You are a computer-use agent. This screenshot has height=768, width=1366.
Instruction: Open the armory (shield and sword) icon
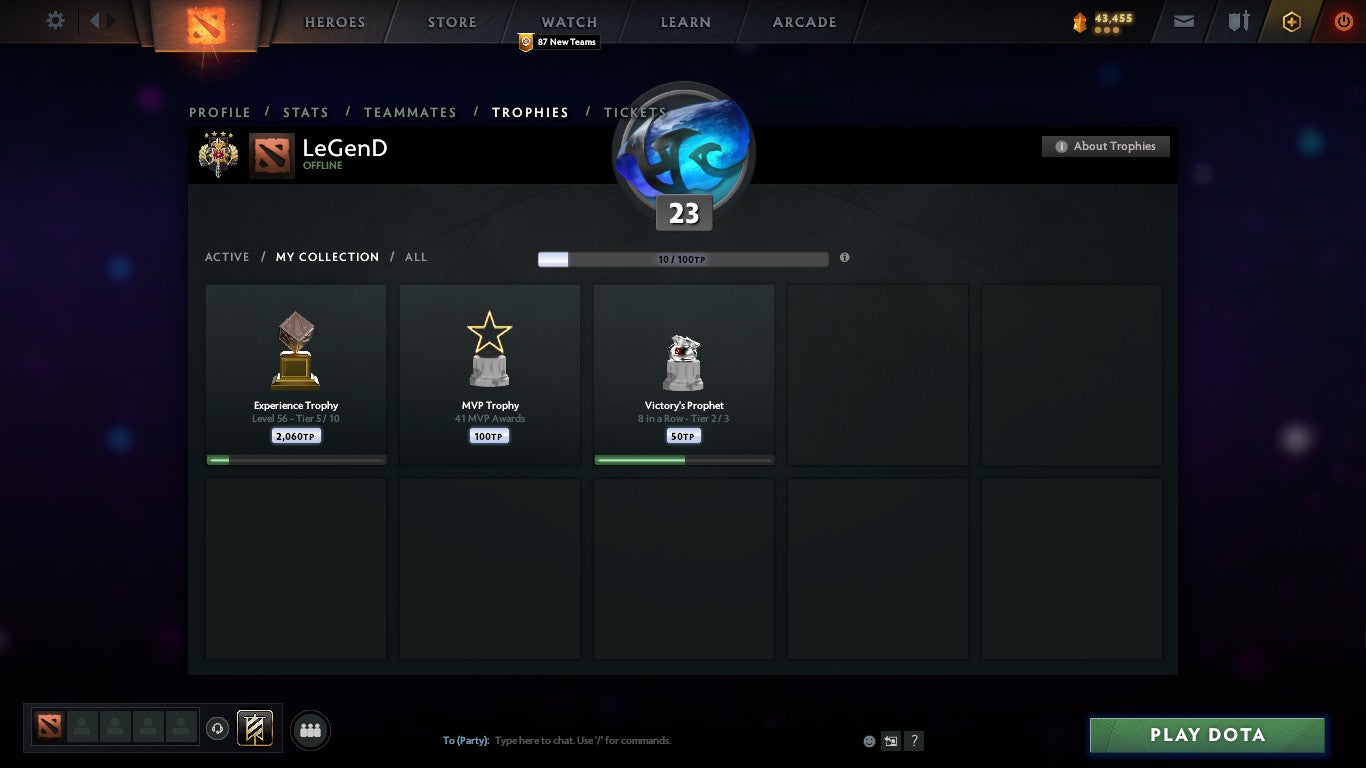pyautogui.click(x=1238, y=20)
